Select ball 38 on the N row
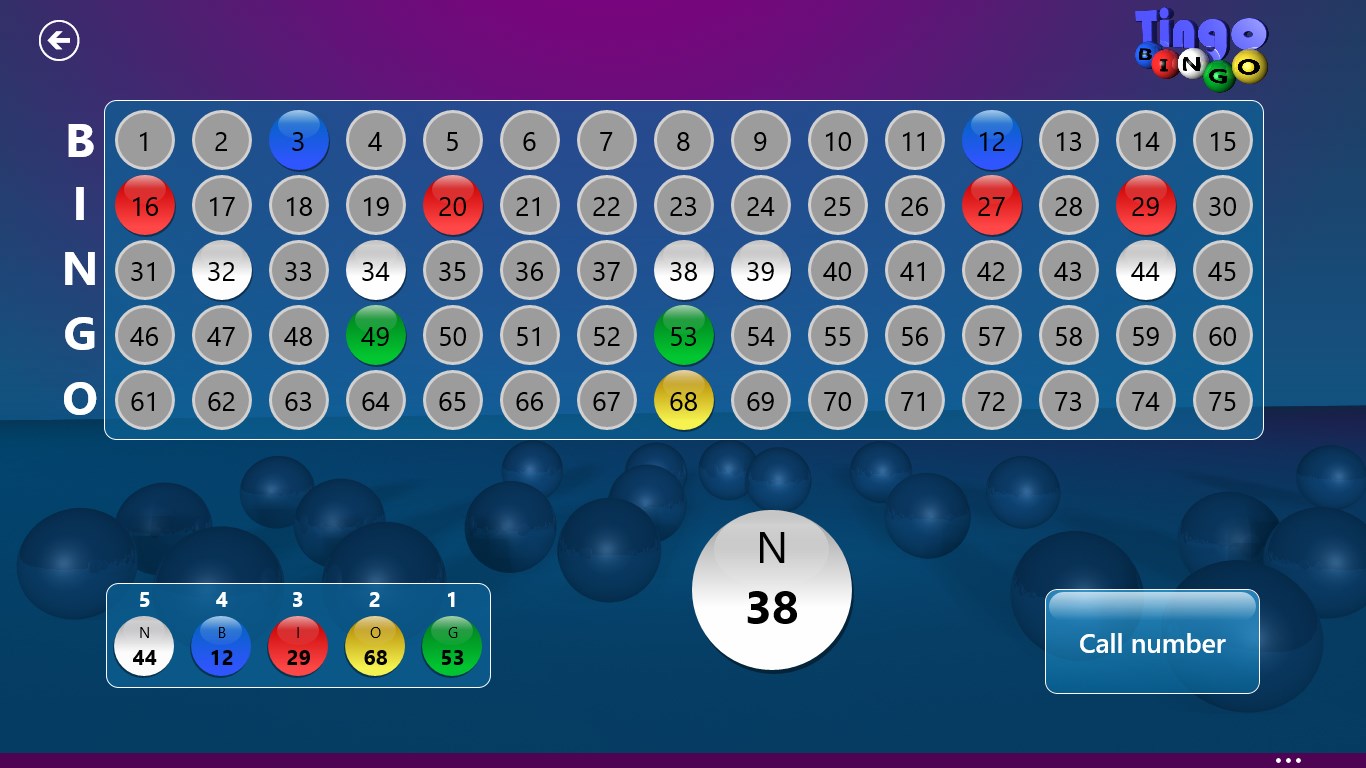Screen dimensions: 1366x768 coord(684,271)
